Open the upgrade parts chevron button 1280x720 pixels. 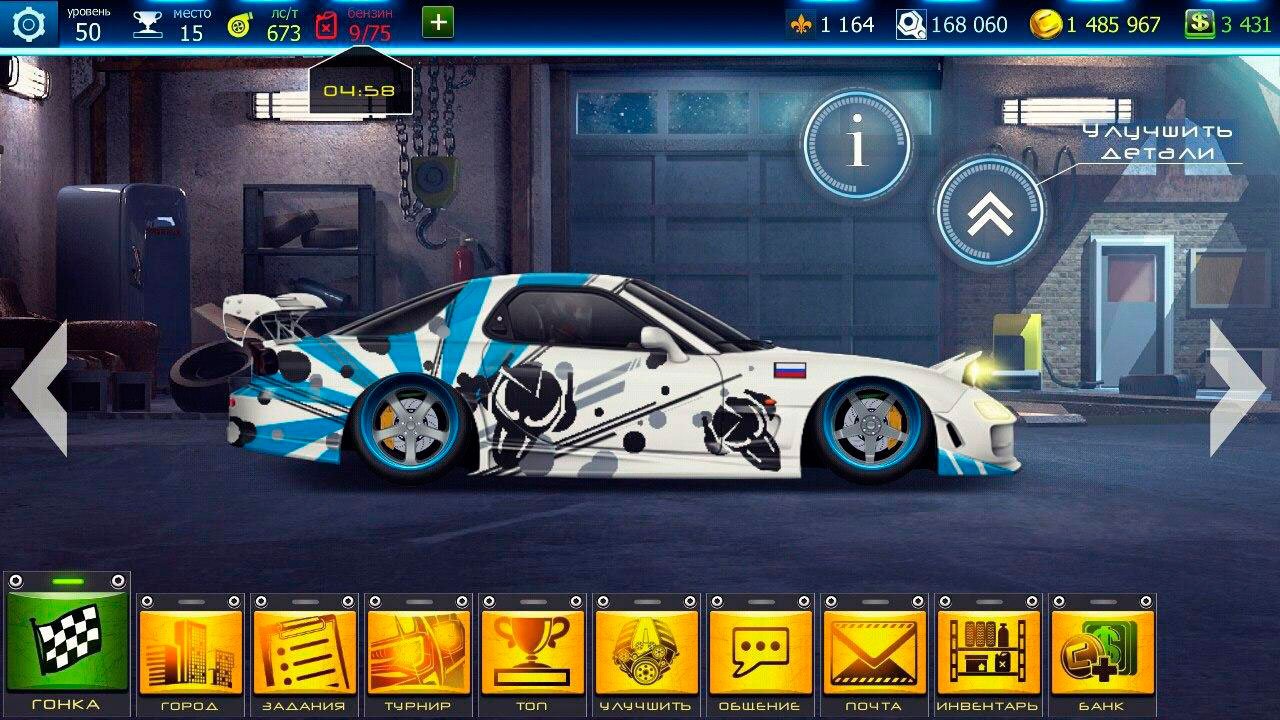pyautogui.click(x=990, y=210)
